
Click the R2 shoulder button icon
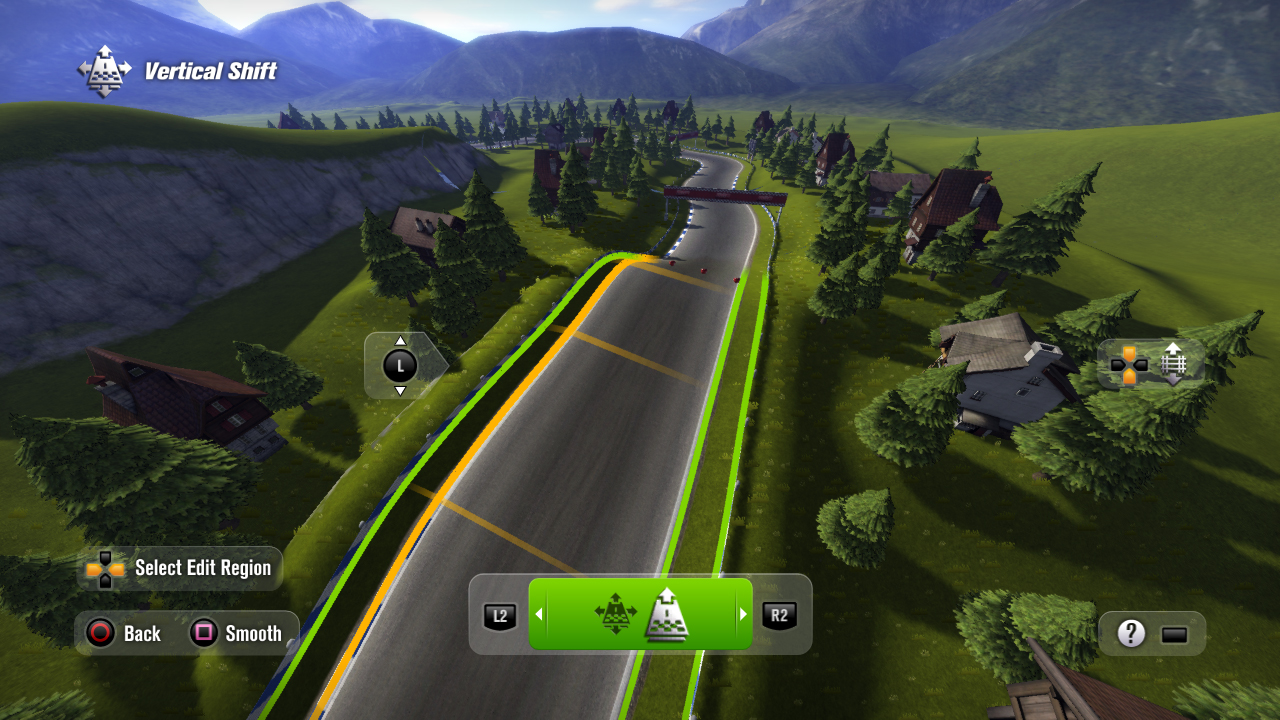click(x=778, y=615)
